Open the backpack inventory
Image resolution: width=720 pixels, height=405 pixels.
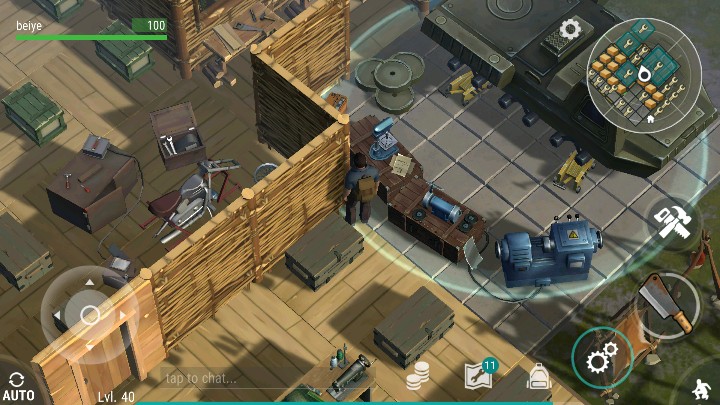click(x=539, y=377)
